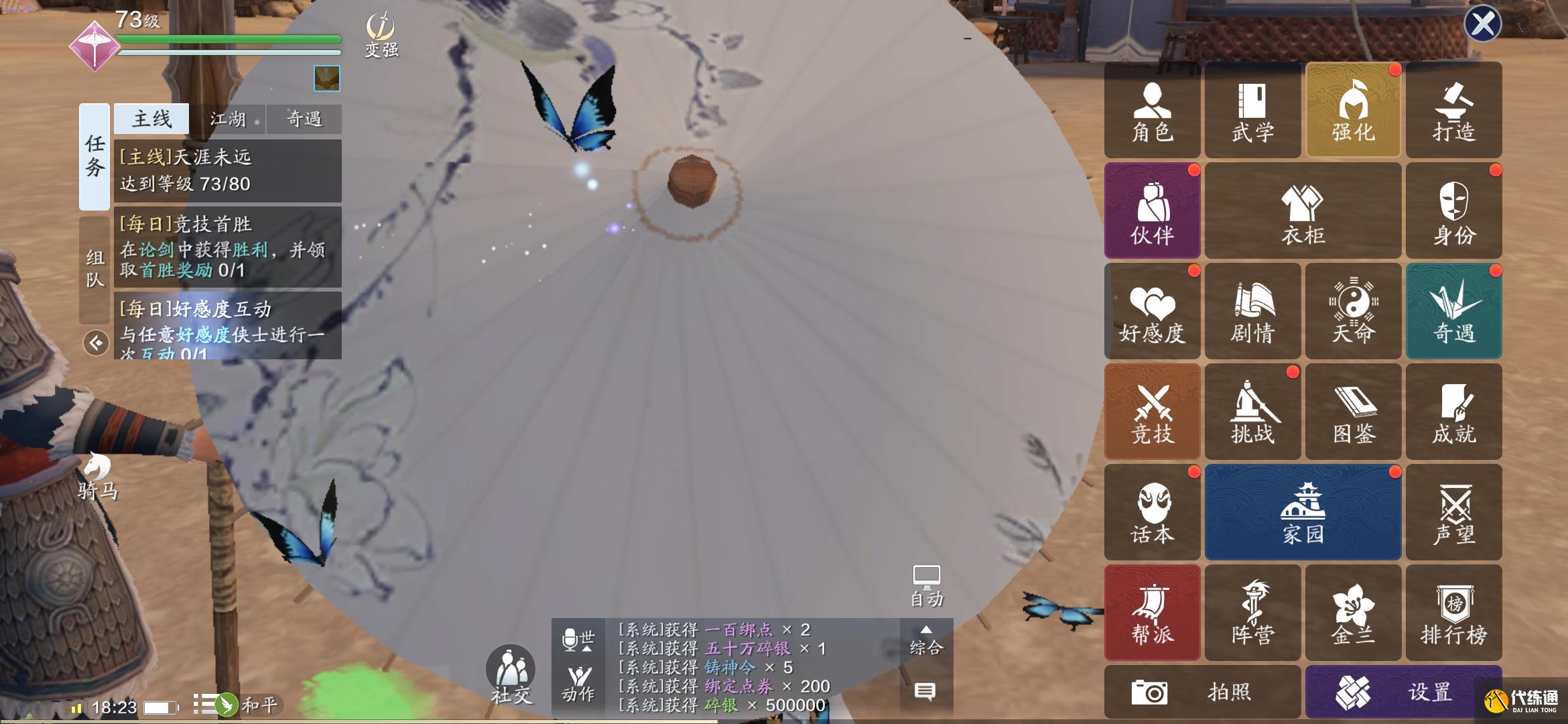Open the 竞技 arena menu

(1152, 412)
